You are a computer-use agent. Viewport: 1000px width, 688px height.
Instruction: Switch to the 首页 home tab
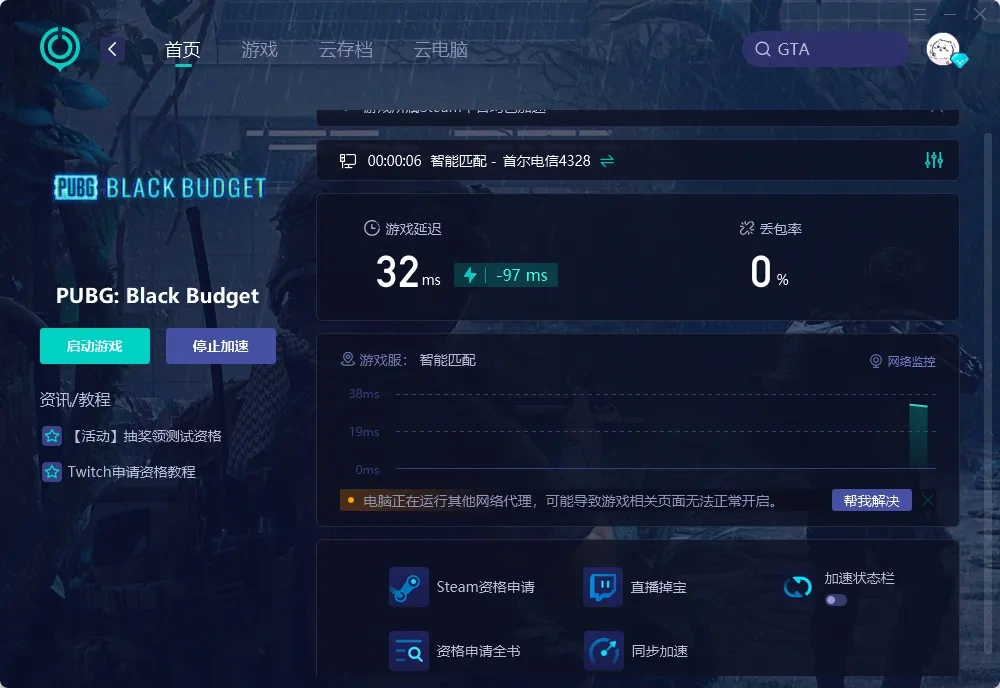(x=182, y=50)
